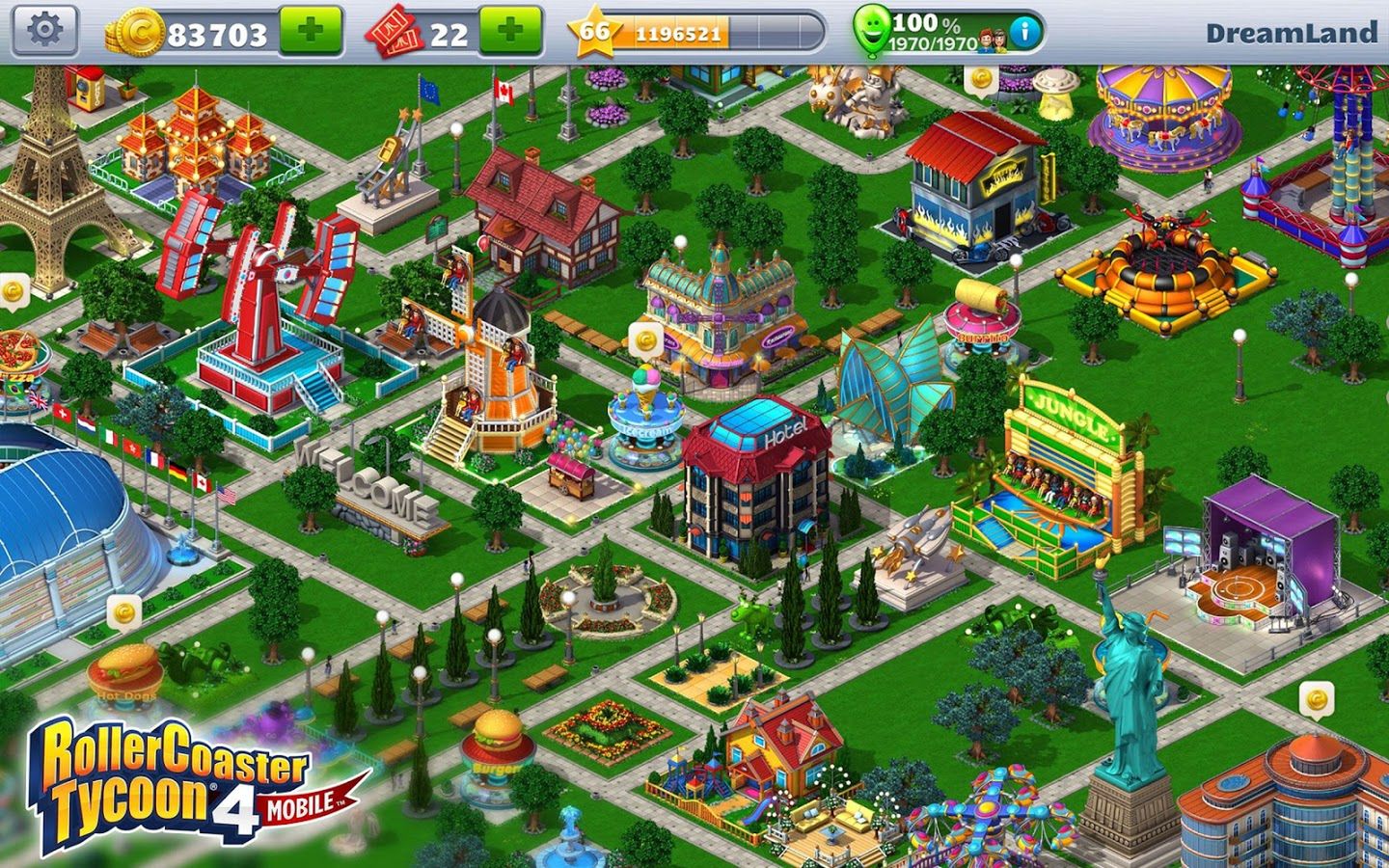Open the info panel via the blue i button

(1026, 30)
